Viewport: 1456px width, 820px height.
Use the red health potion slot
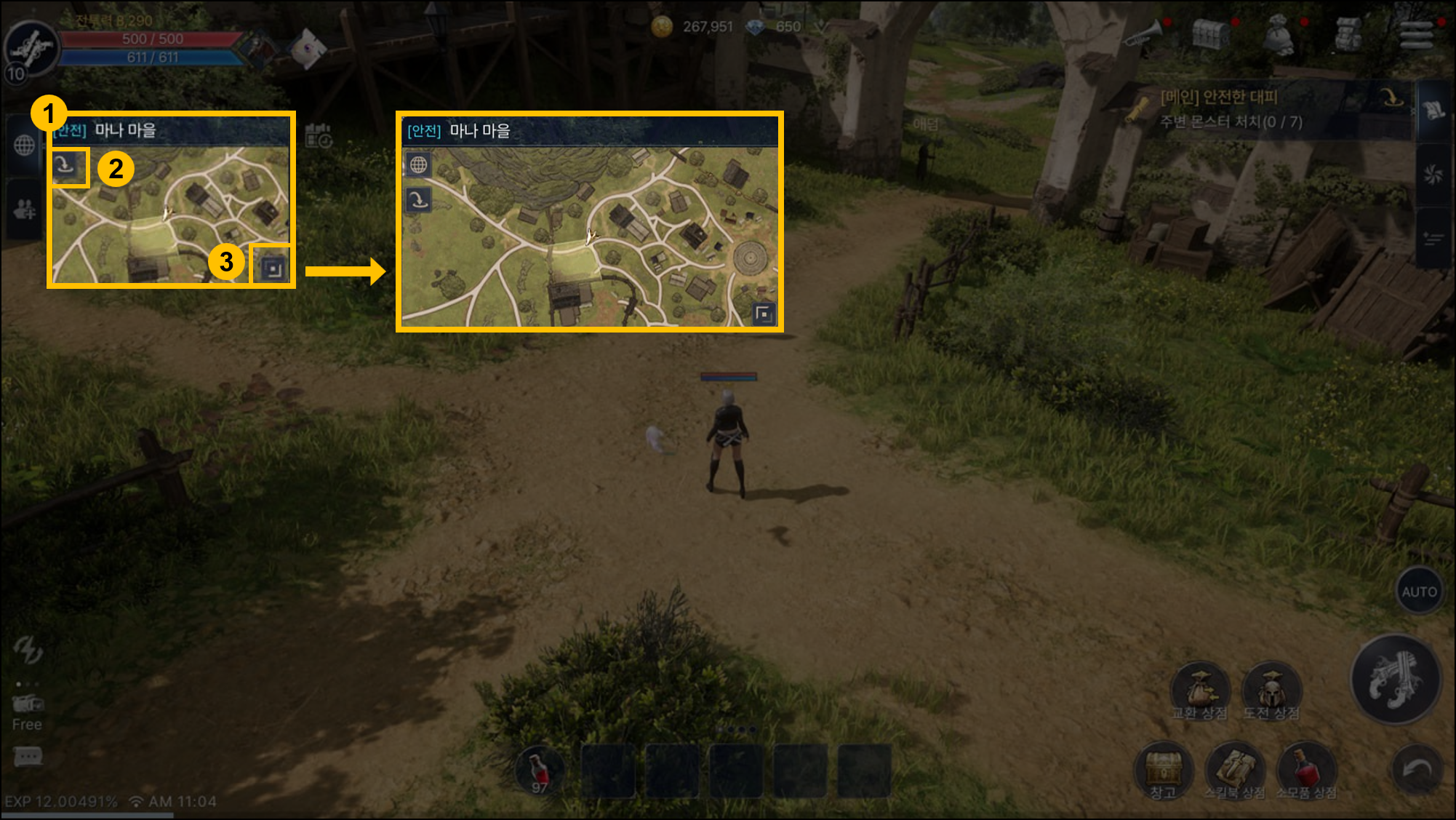tap(540, 771)
